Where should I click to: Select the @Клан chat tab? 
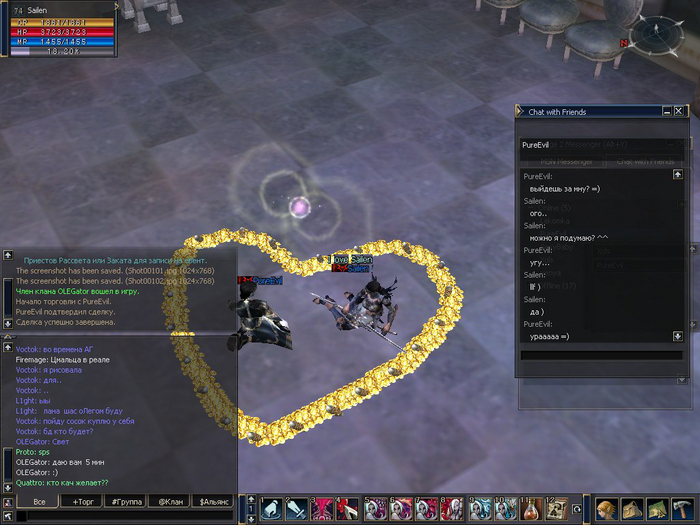click(x=170, y=501)
